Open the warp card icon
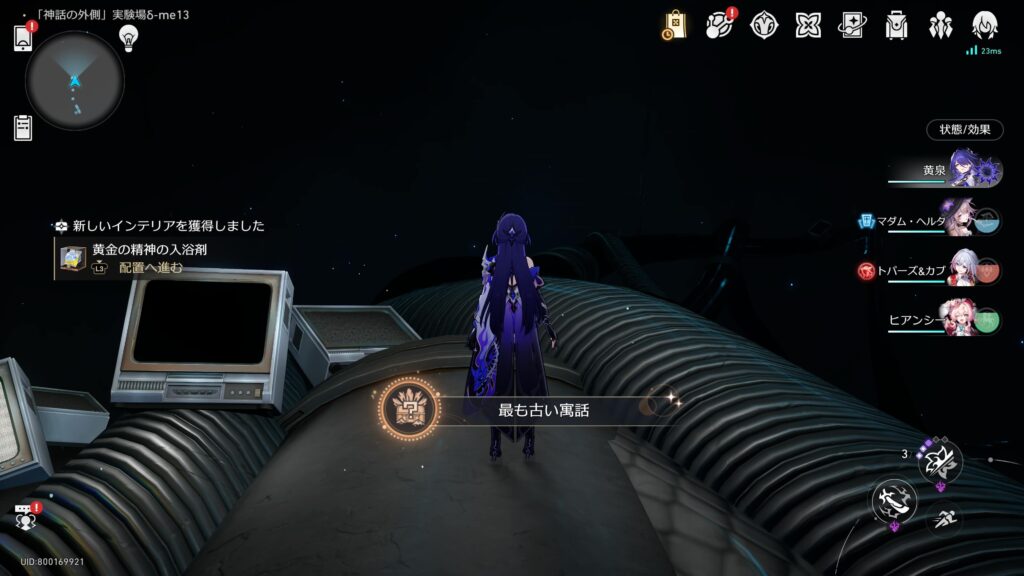The image size is (1024, 576). point(852,25)
